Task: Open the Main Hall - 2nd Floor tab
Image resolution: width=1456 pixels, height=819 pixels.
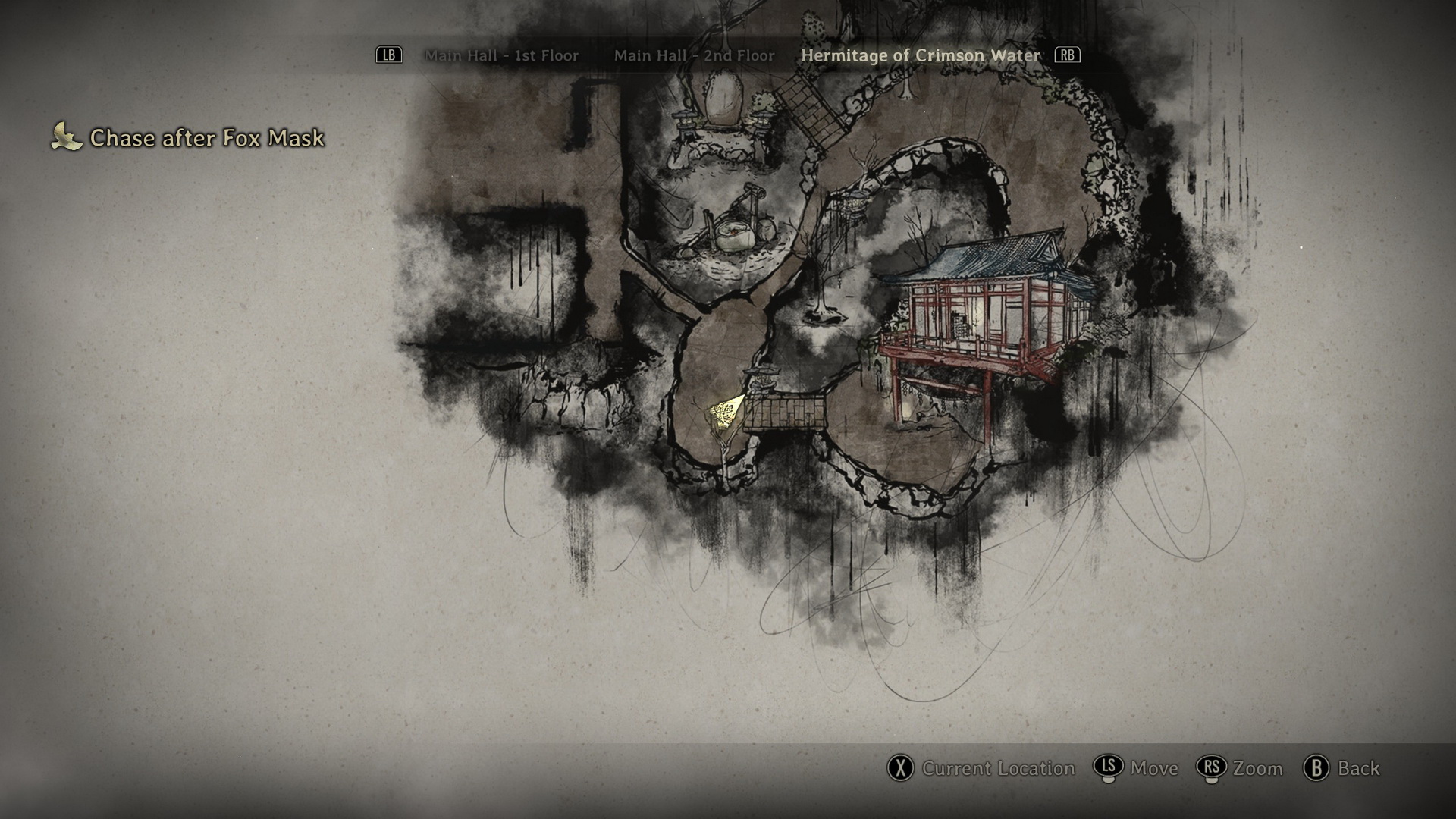Action: [694, 55]
